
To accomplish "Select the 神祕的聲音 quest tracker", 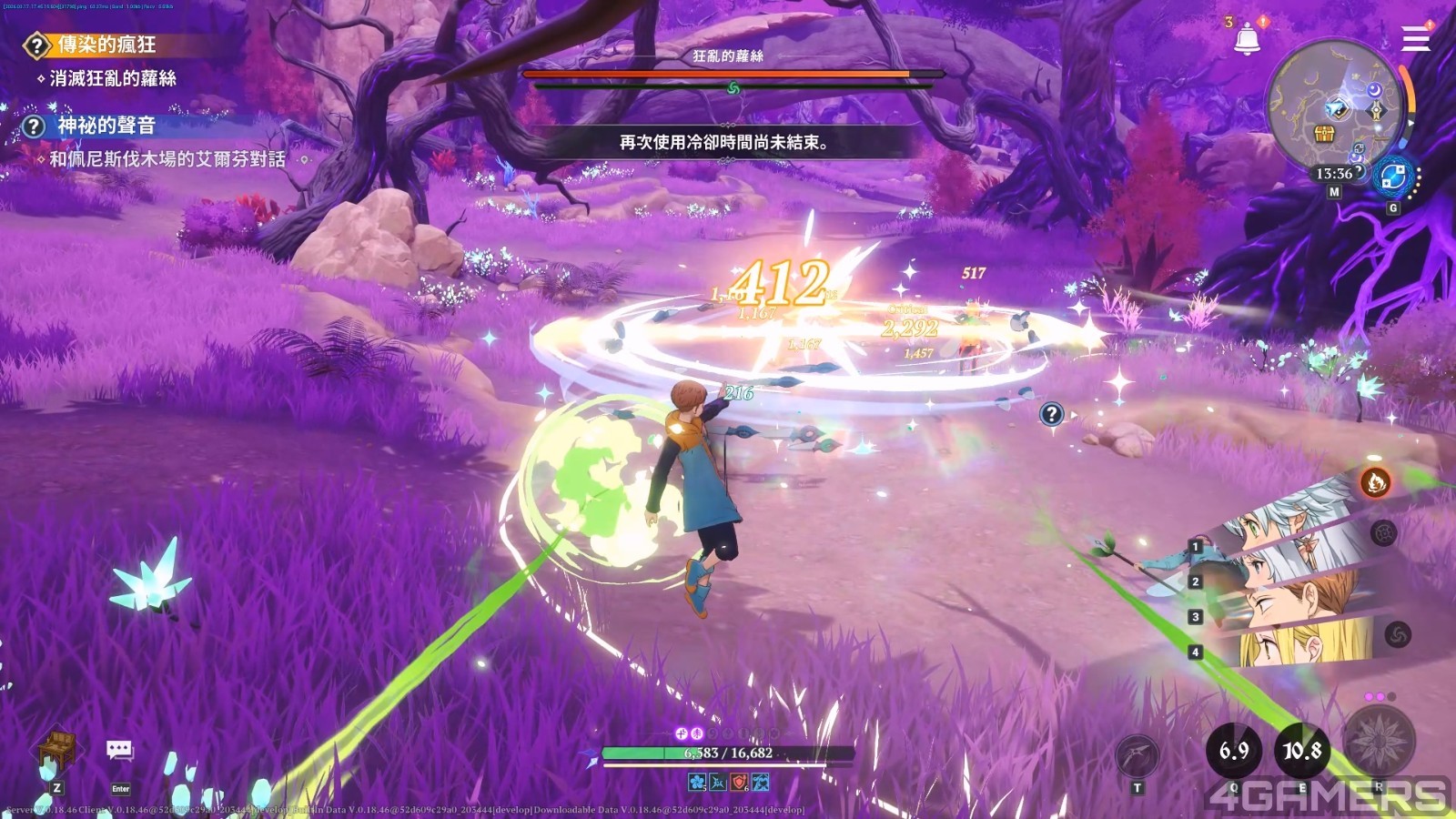I will click(x=106, y=126).
